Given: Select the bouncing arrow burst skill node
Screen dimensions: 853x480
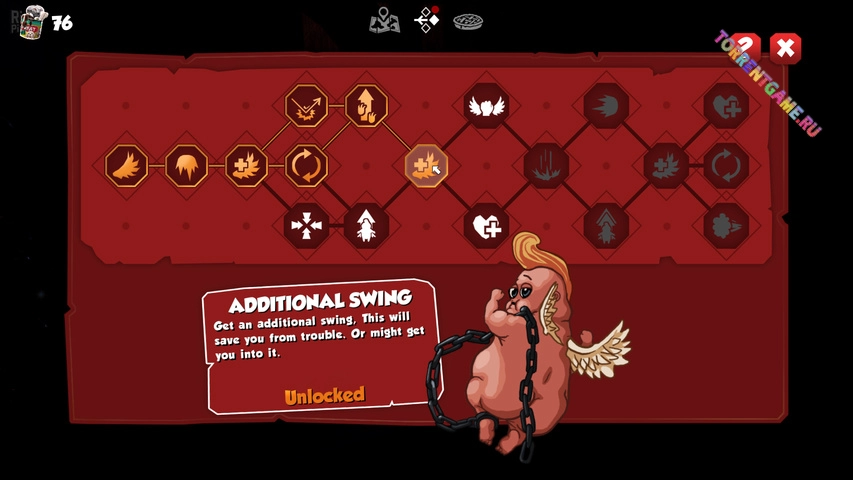Looking at the screenshot, I should point(306,106).
